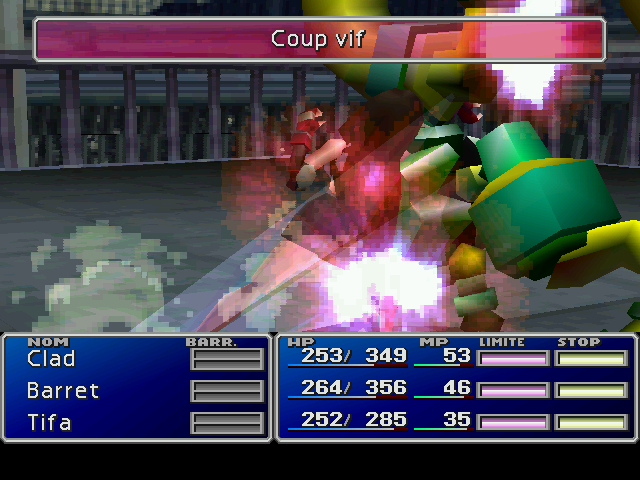This screenshot has height=480, width=640.
Task: Choose Barret in the party list
Action: [63, 390]
